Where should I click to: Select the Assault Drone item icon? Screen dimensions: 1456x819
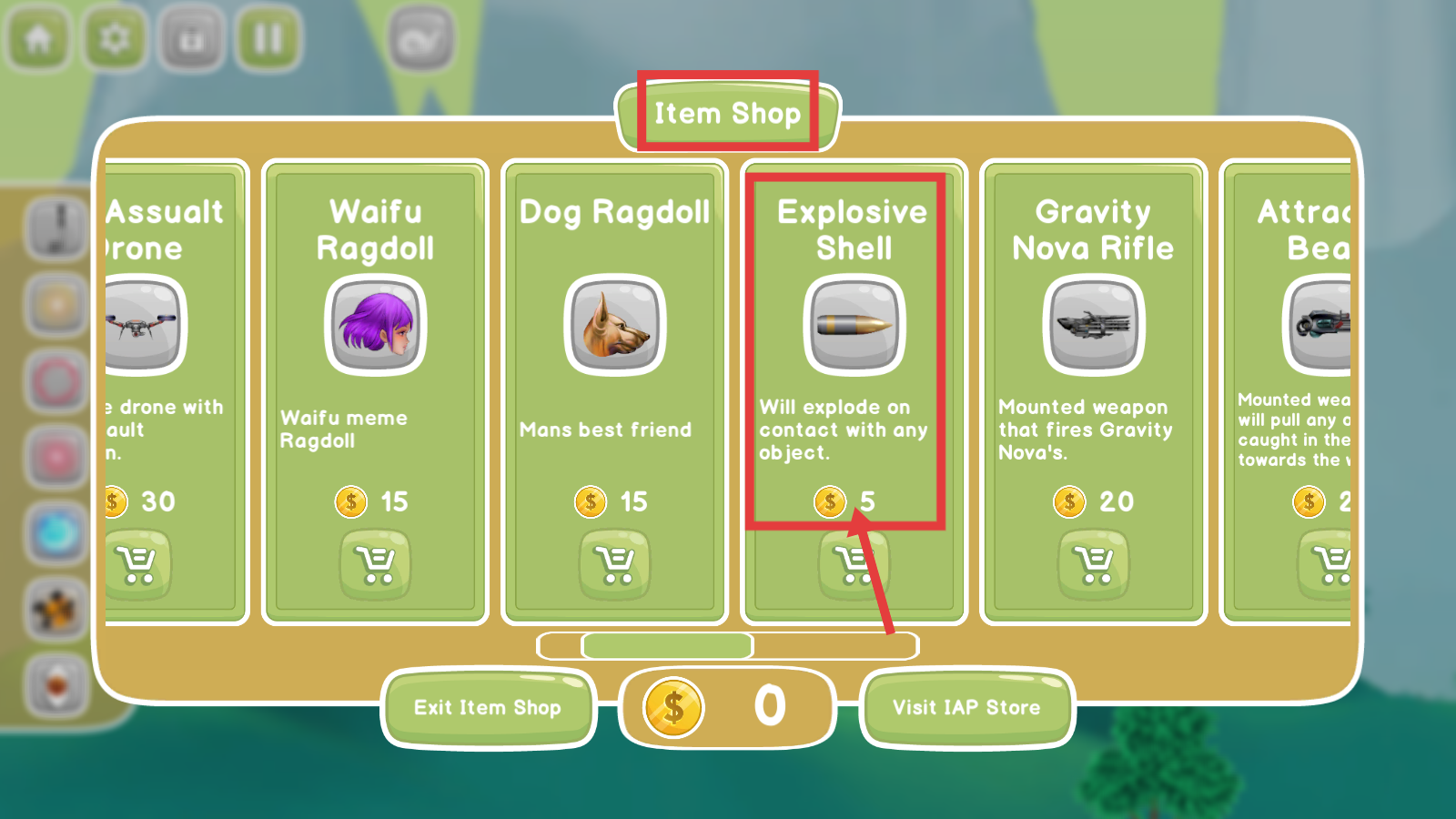(142, 326)
